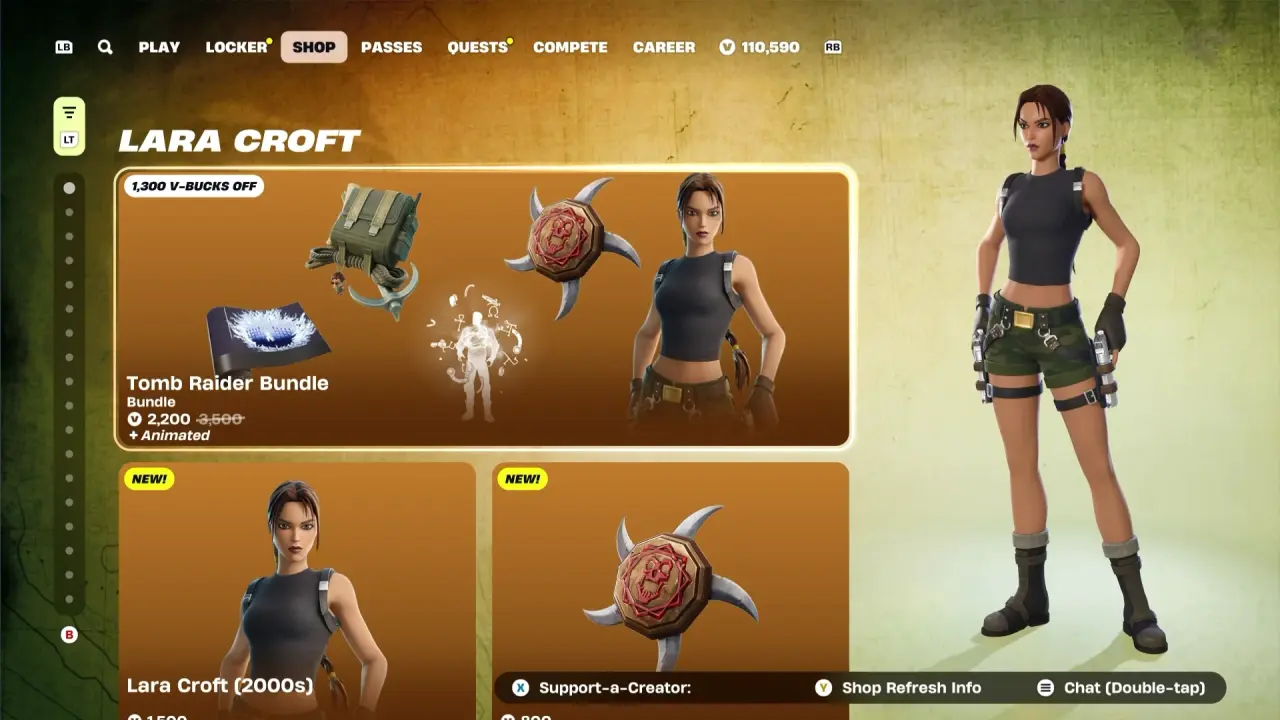
Task: View the Career tab
Action: [664, 47]
